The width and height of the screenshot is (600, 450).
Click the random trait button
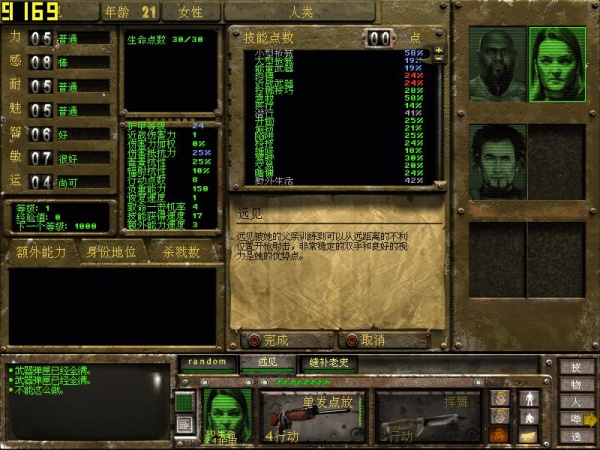coord(209,361)
